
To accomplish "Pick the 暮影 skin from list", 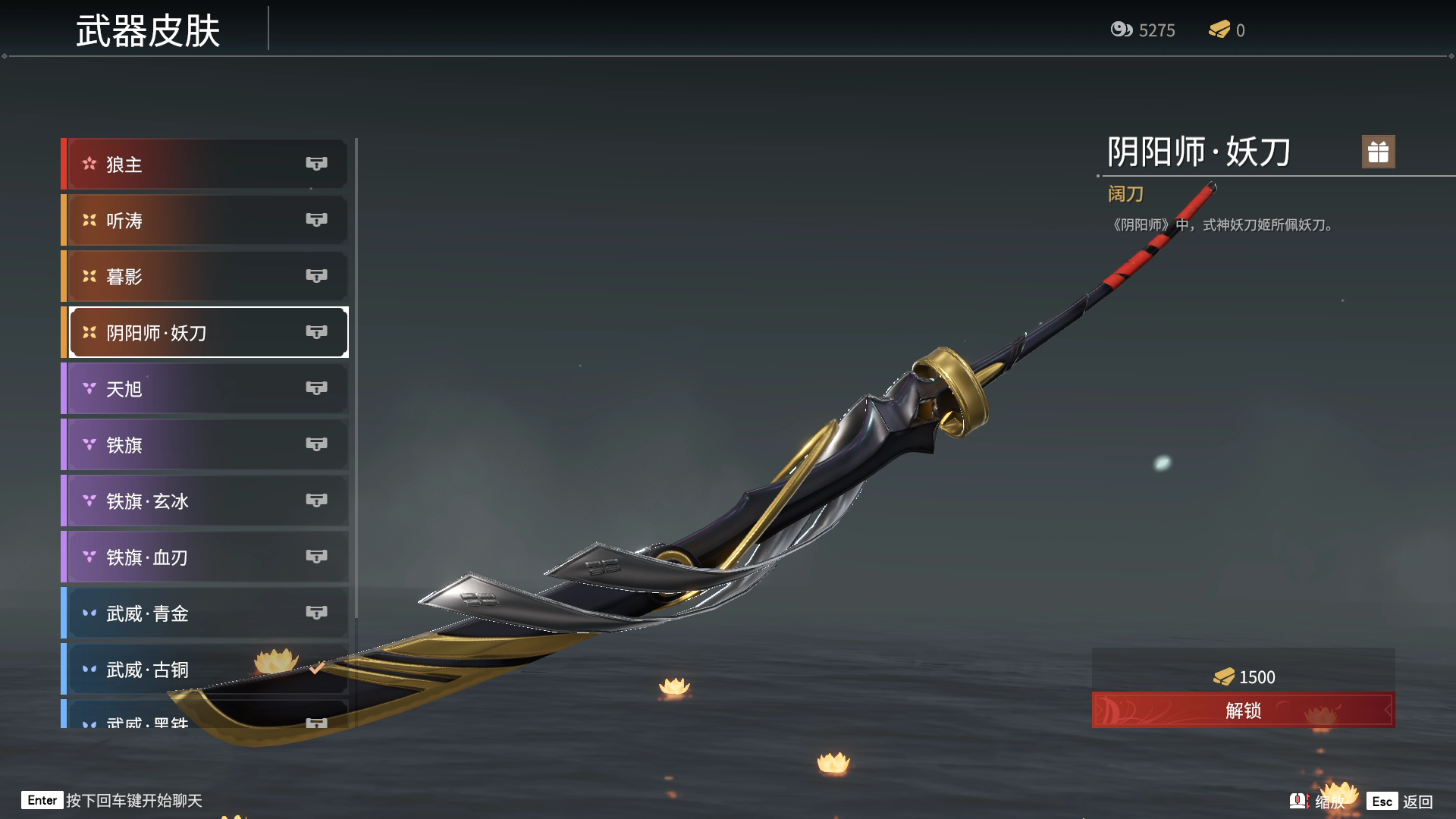I will 205,276.
